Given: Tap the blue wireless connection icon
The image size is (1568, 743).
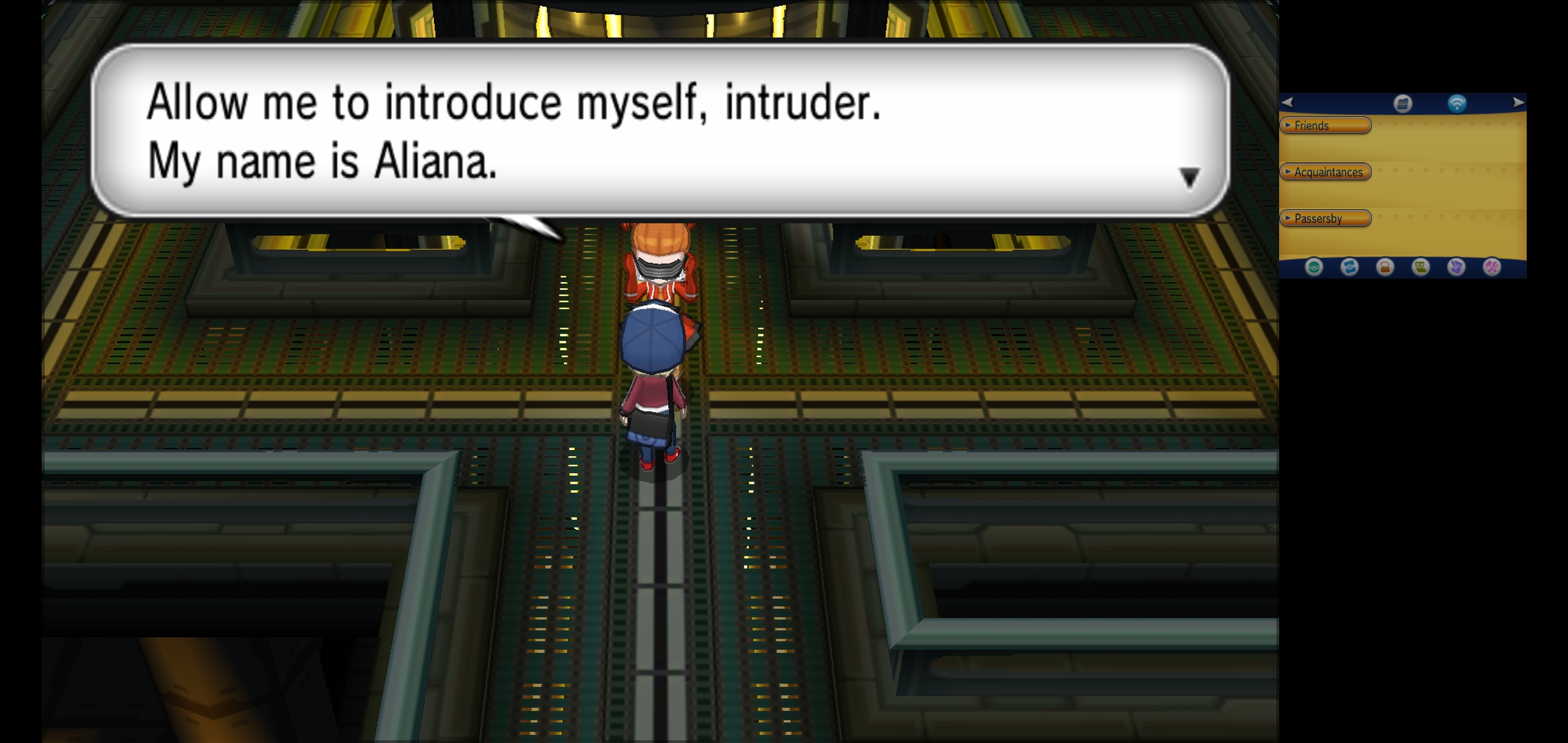Looking at the screenshot, I should click(x=1457, y=103).
